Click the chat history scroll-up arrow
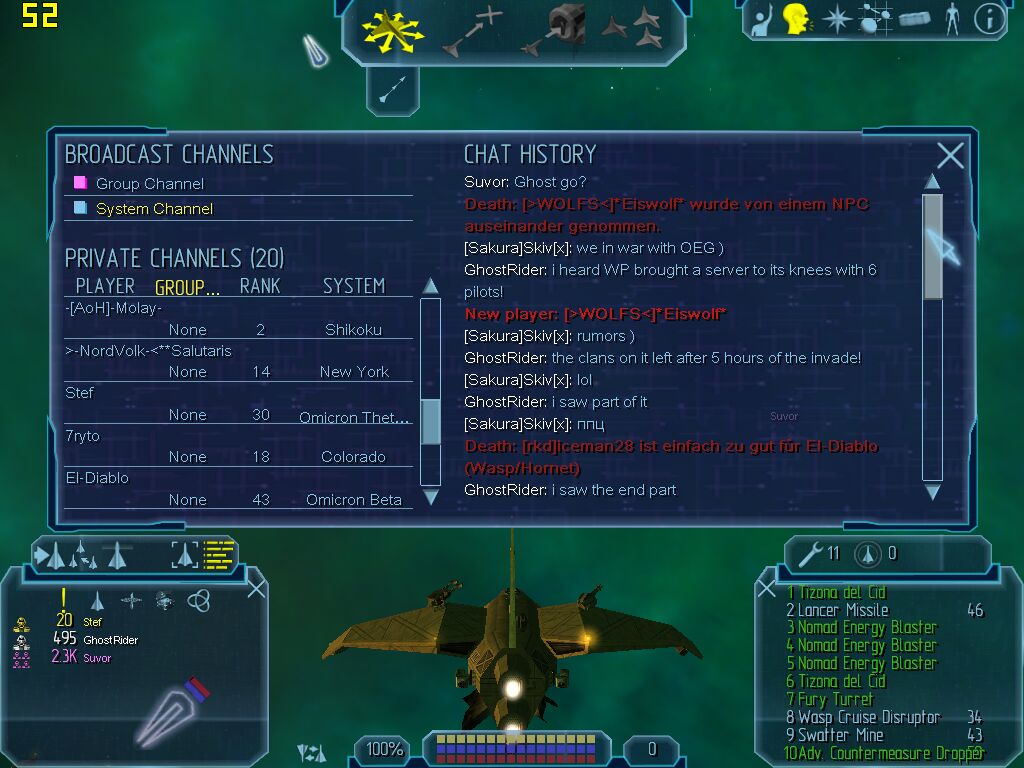Viewport: 1024px width, 768px height. (932, 181)
